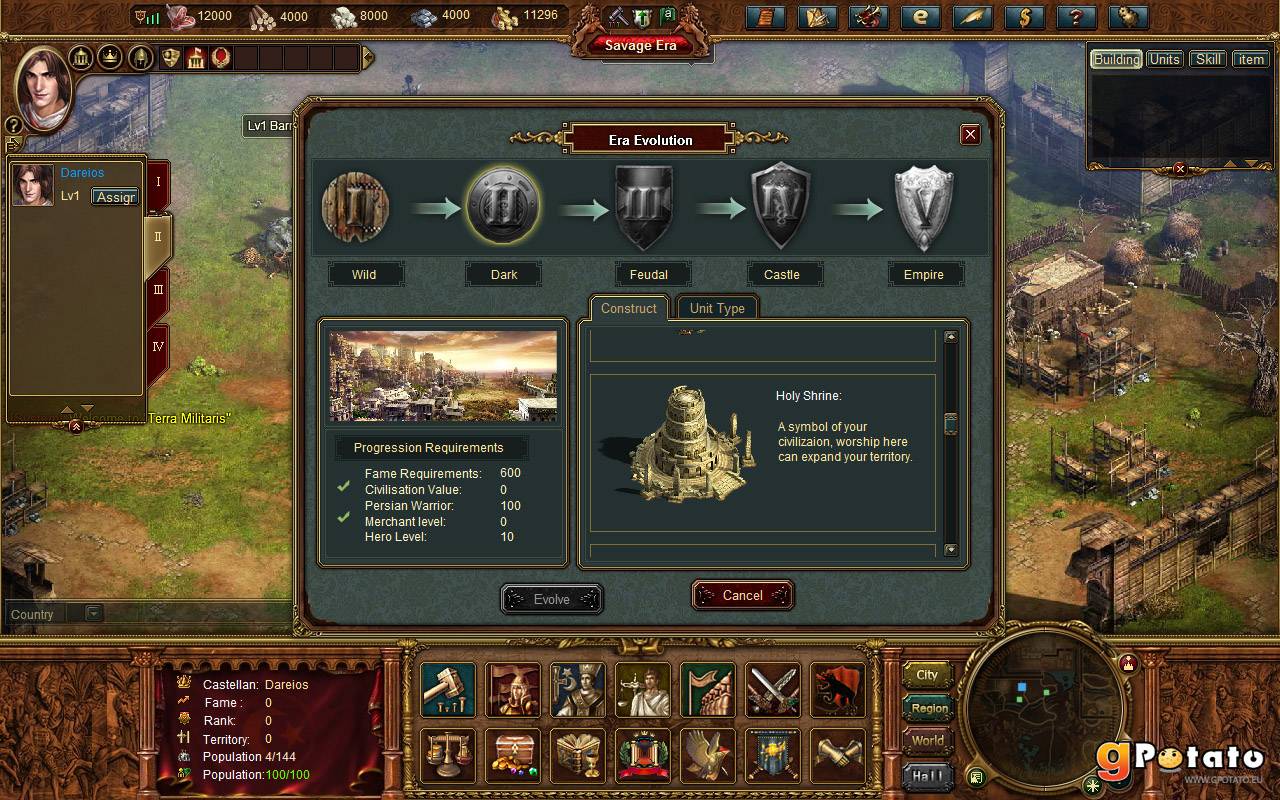Switch to the Region view
The image size is (1280, 800).
point(929,708)
